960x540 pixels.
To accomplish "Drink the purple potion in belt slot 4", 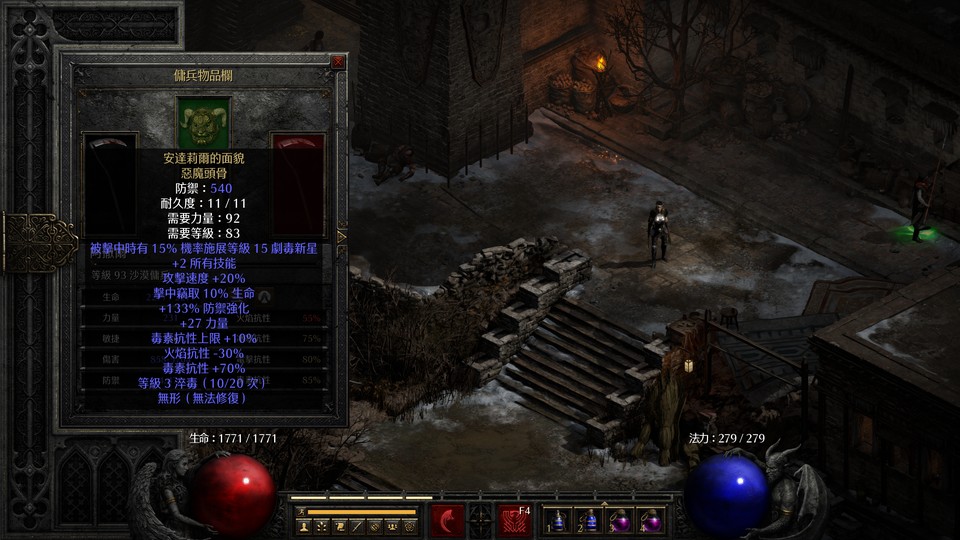I will (x=653, y=521).
